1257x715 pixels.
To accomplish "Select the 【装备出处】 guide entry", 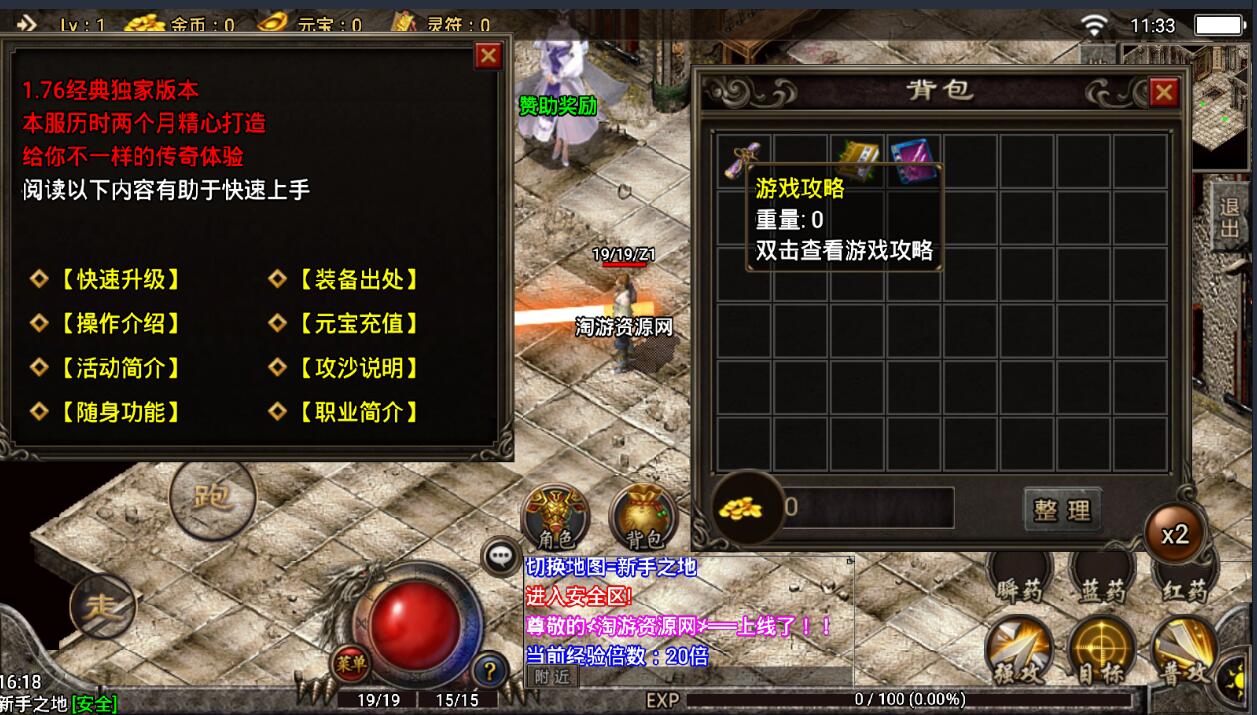I will [x=345, y=280].
